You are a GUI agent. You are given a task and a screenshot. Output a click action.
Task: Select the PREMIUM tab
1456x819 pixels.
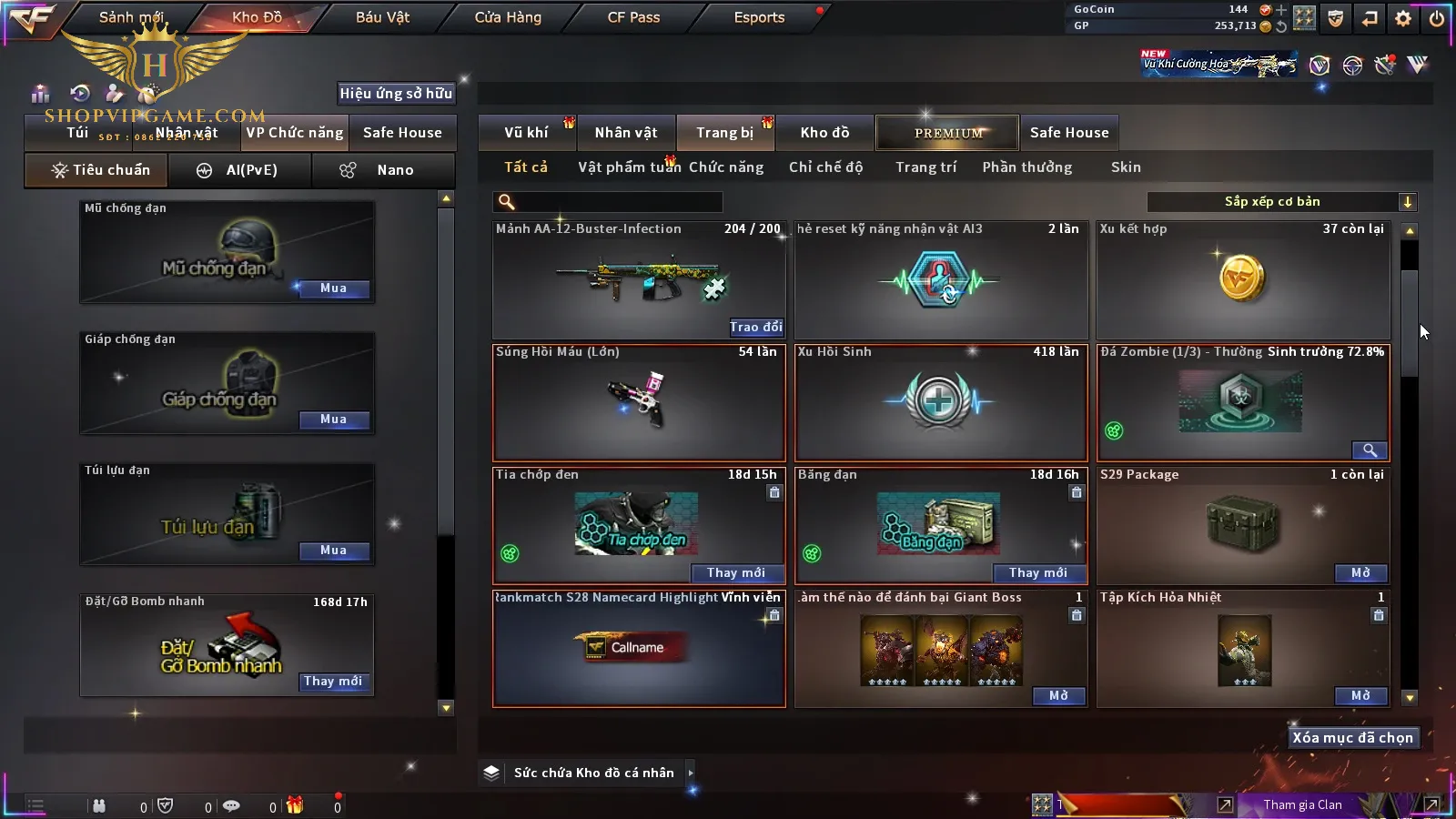click(x=948, y=133)
